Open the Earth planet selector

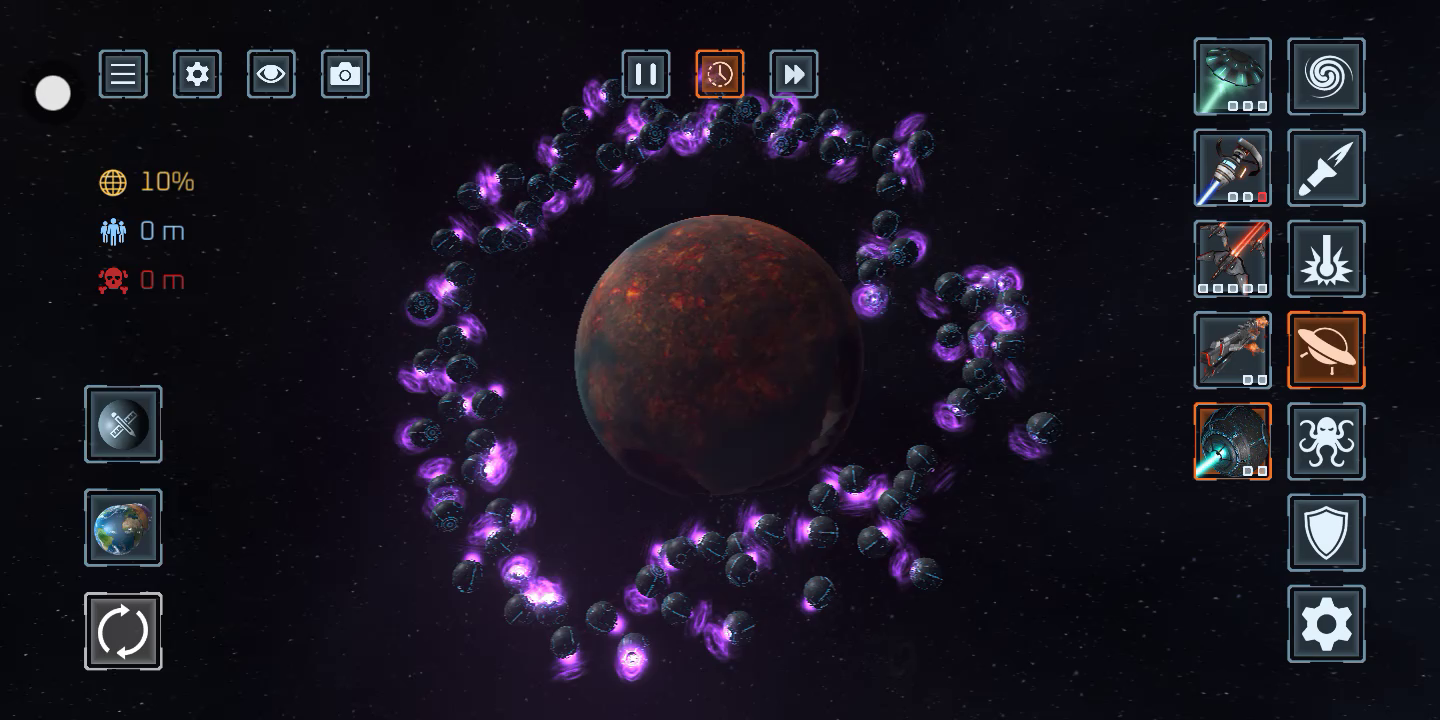pyautogui.click(x=123, y=528)
